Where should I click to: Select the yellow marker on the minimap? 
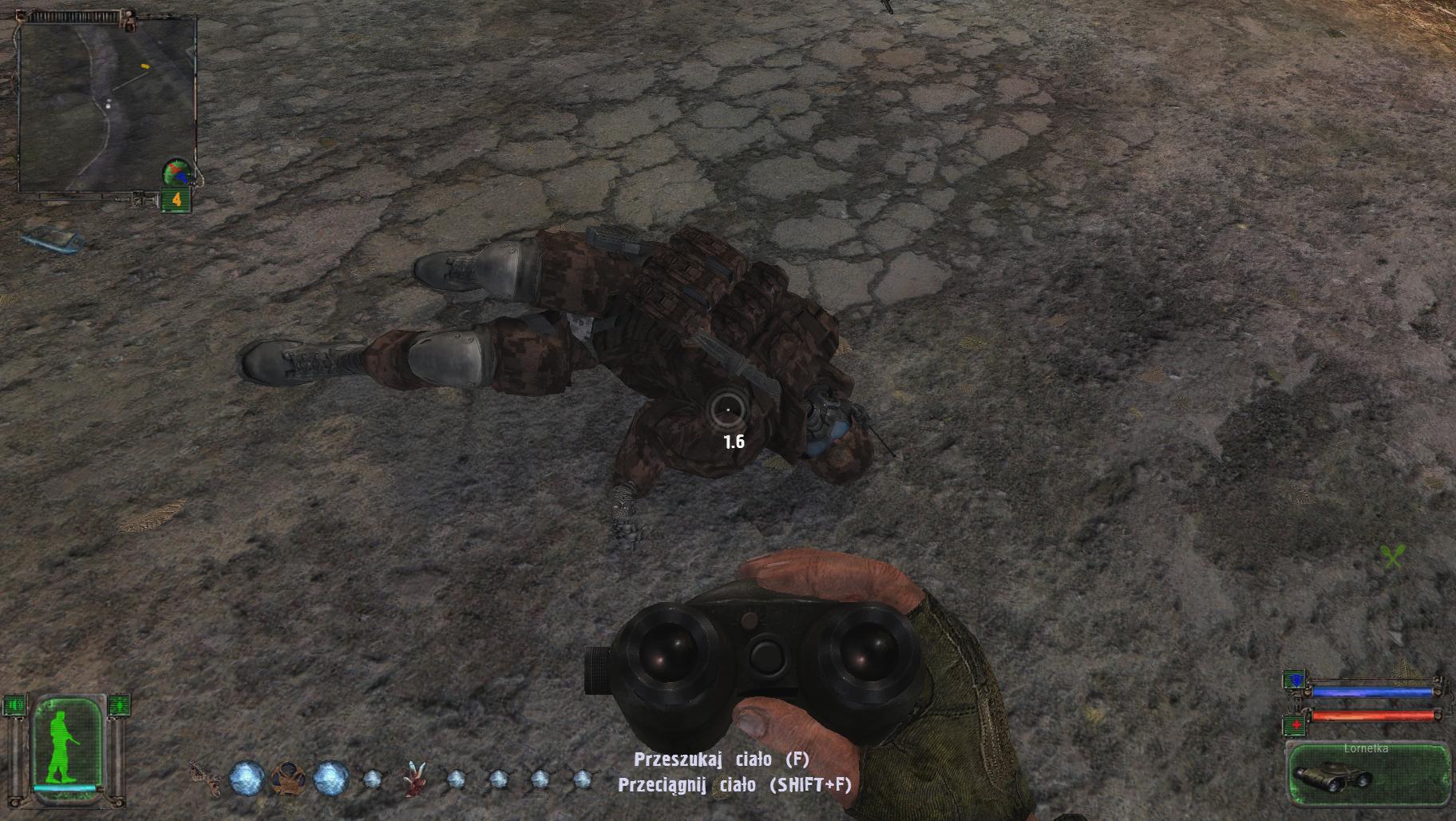tap(144, 66)
